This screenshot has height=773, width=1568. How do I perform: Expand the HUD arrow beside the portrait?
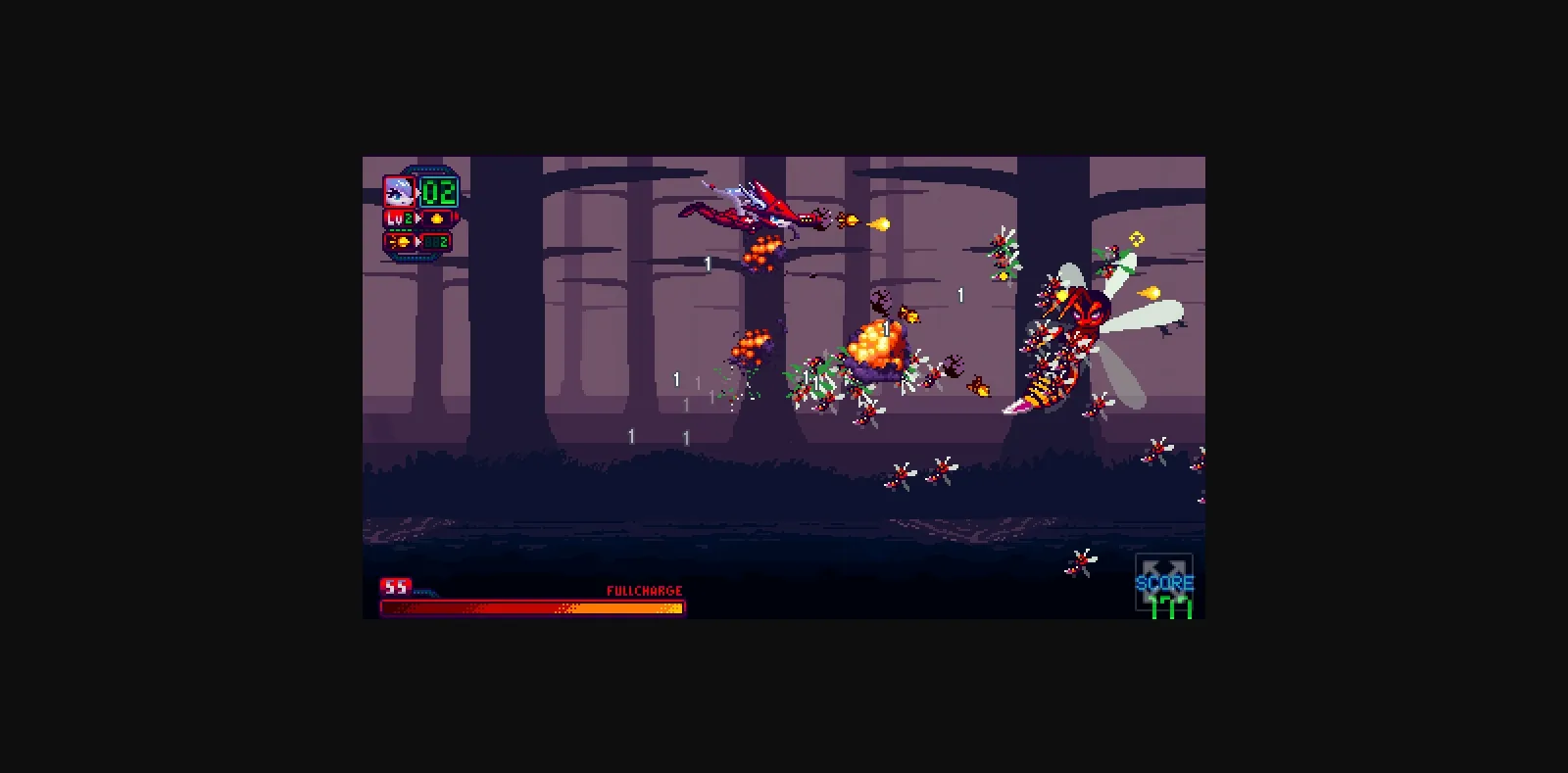418,192
